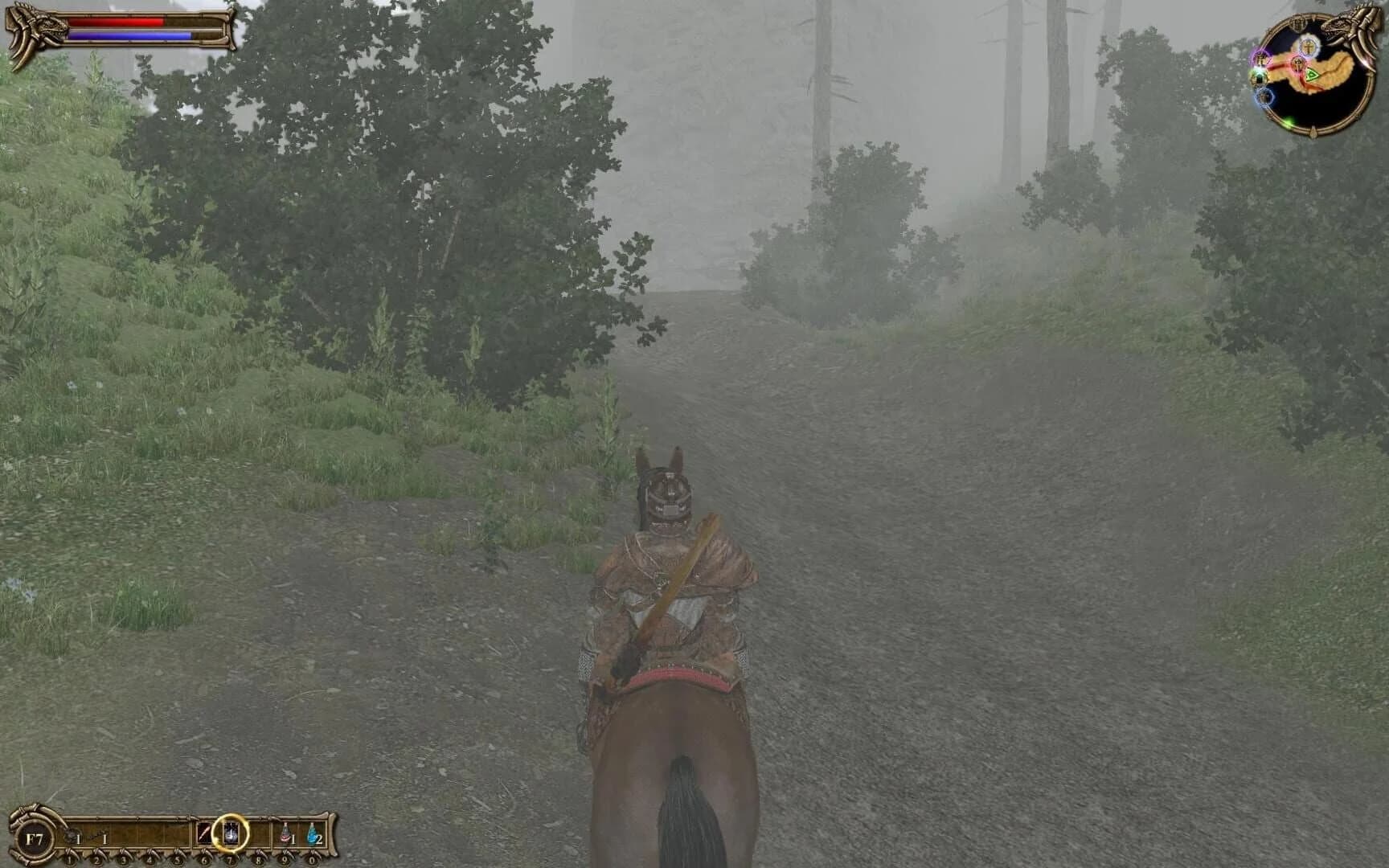Click the number 5 hotkey label
This screenshot has width=1389, height=868.
tap(177, 860)
